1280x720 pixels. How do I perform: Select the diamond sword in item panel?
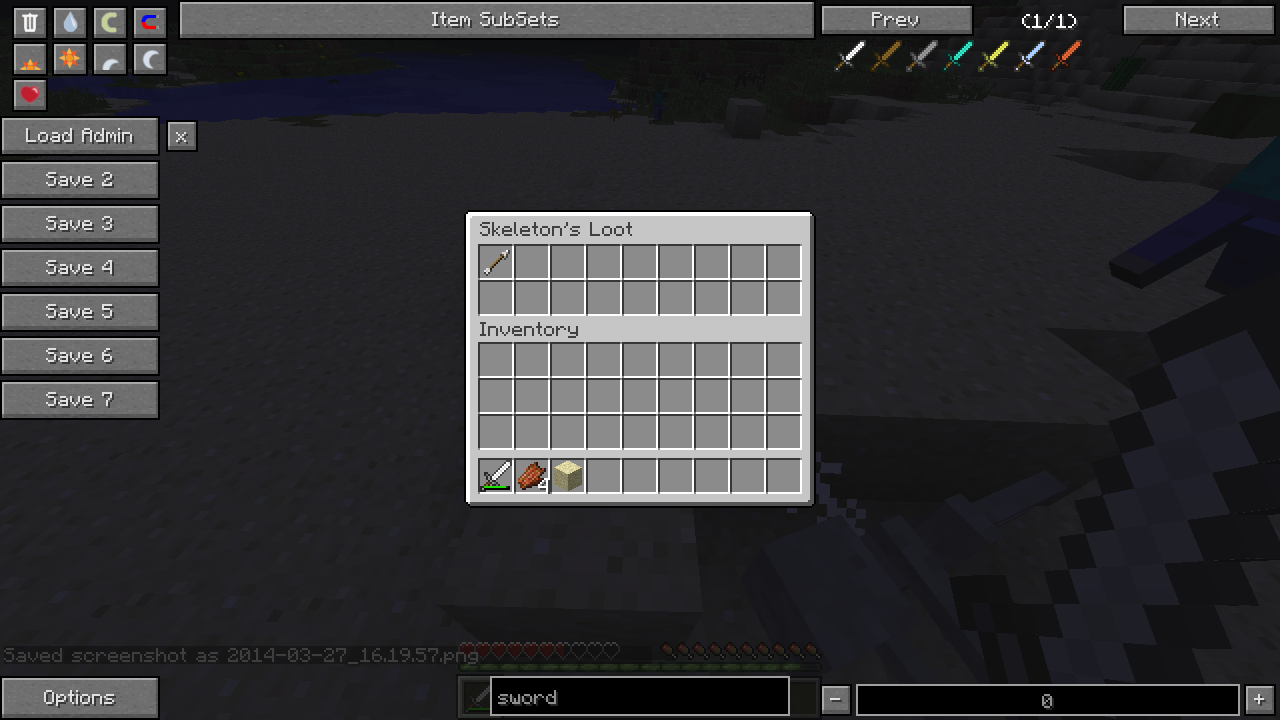pyautogui.click(x=958, y=56)
